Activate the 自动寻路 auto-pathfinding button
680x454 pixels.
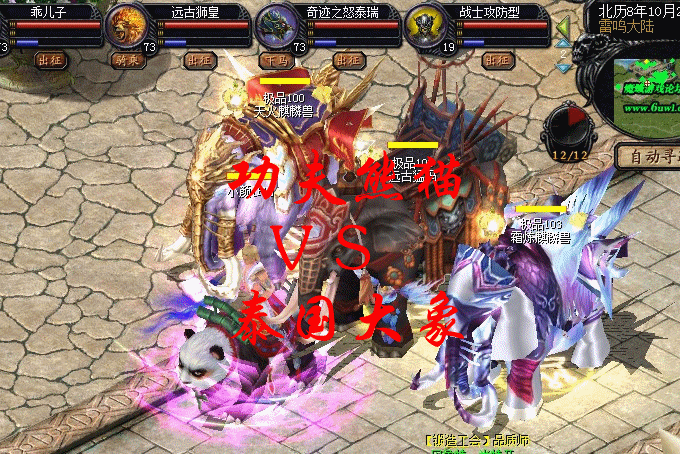tap(648, 156)
